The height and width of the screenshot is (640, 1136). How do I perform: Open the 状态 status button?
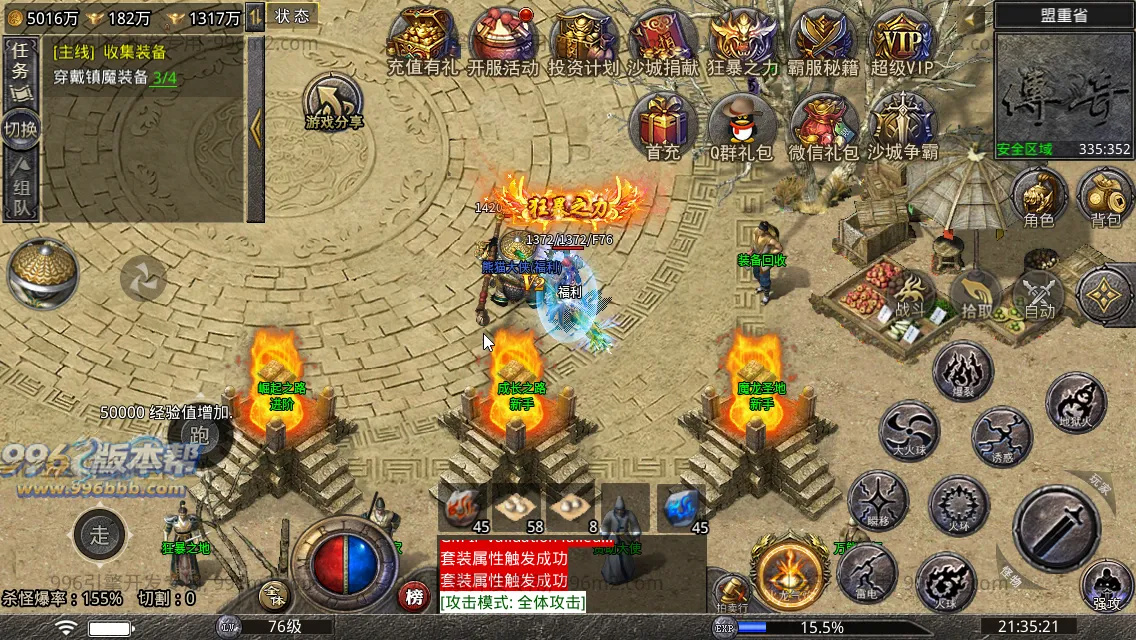292,16
